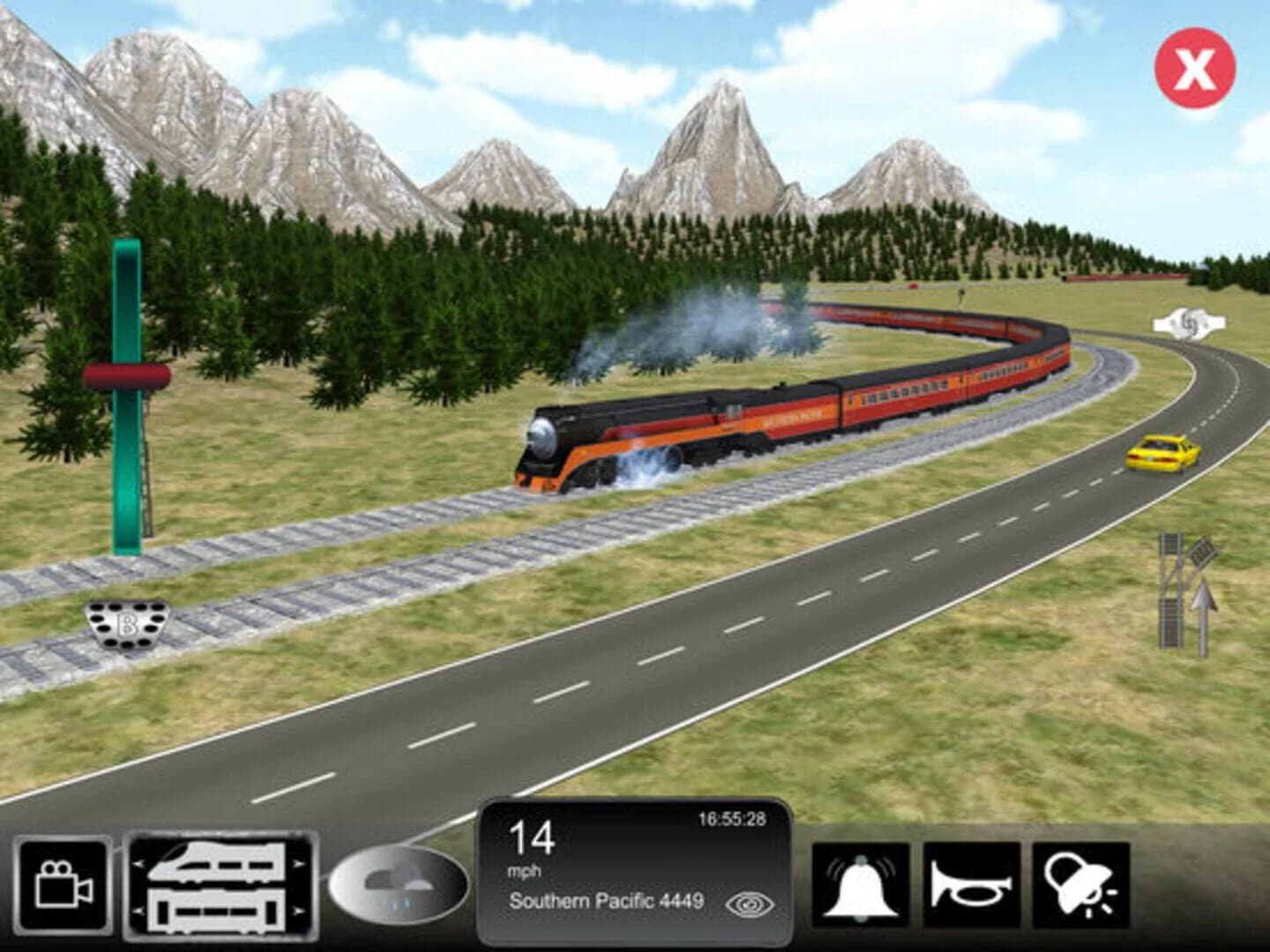
Task: Click the yellow car on the road
Action: (x=1162, y=456)
